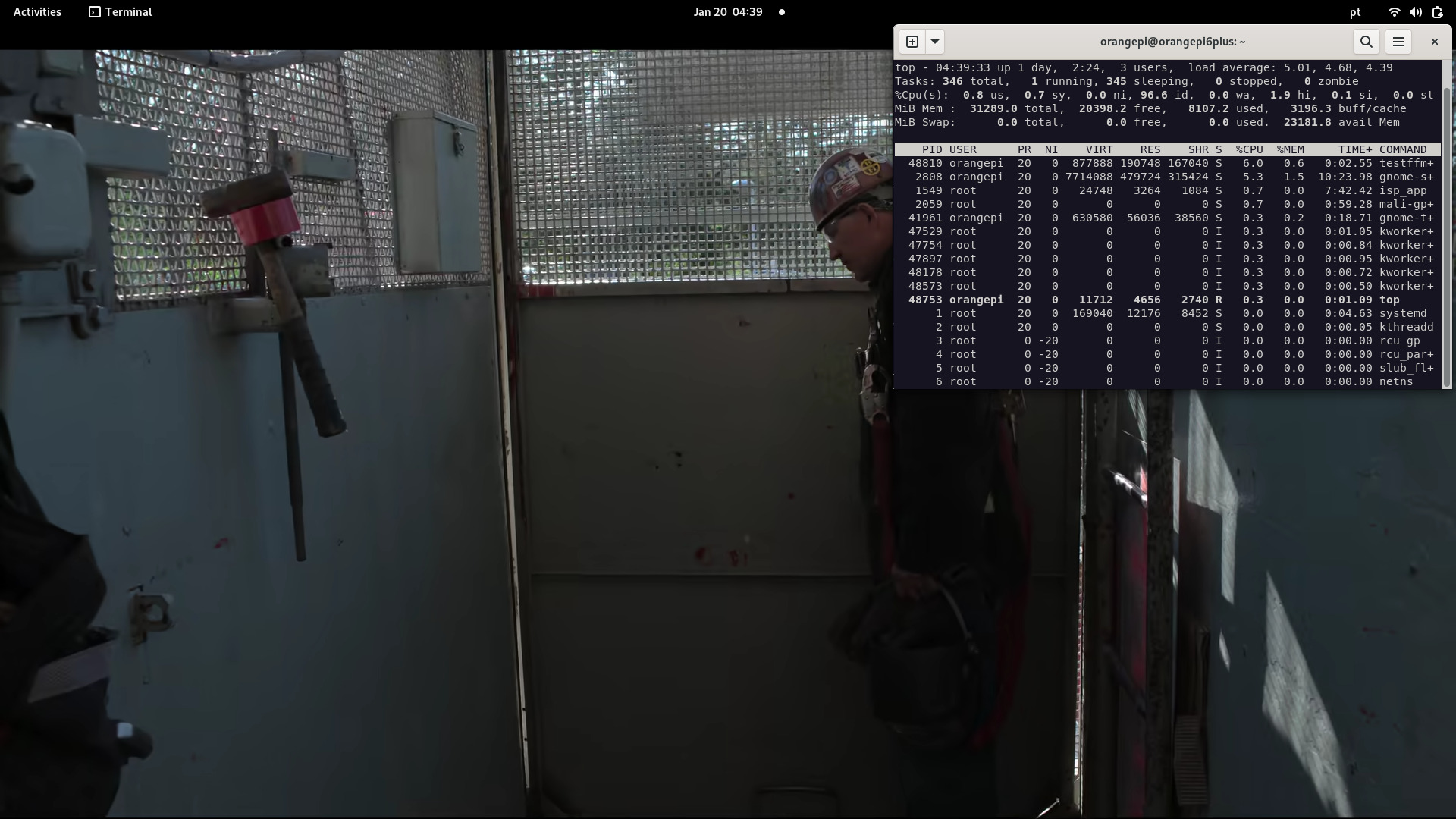Select the TIME+ column header in top
1456x819 pixels.
1356,149
